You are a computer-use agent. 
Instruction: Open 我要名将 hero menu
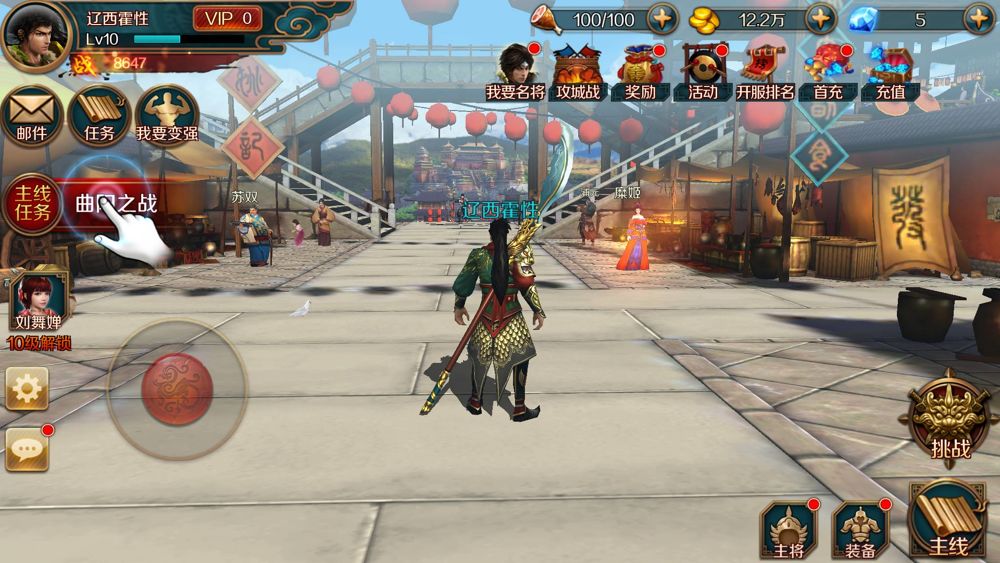516,72
